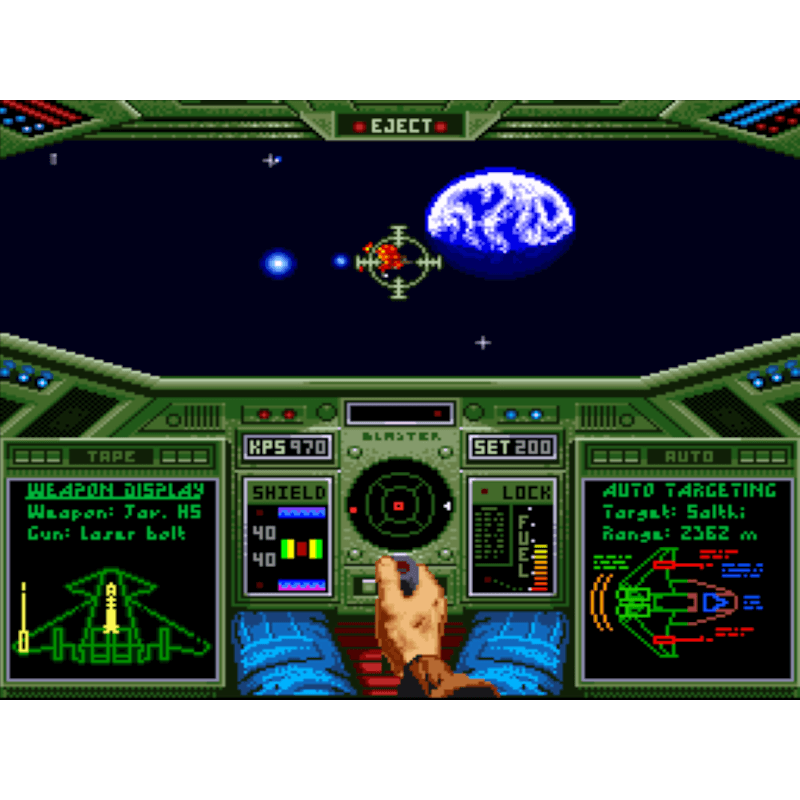Click the LOCK indicator panel
This screenshot has width=800, height=800.
click(512, 536)
